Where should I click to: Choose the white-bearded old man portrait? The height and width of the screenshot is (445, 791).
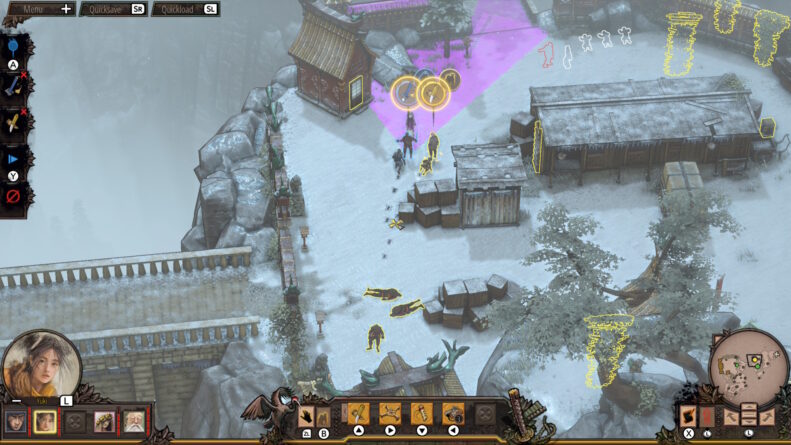coord(133,422)
